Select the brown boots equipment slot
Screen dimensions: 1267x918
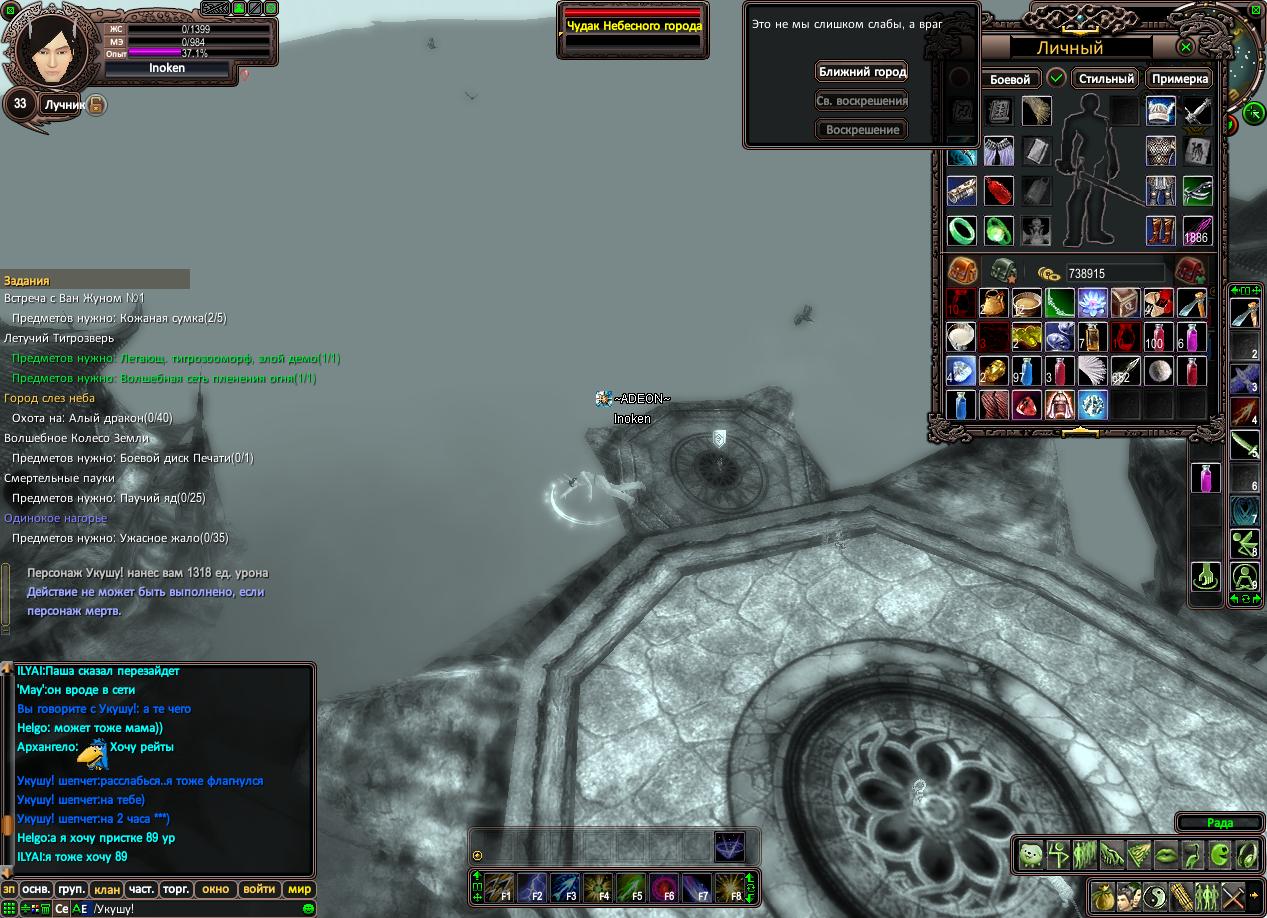click(1160, 231)
